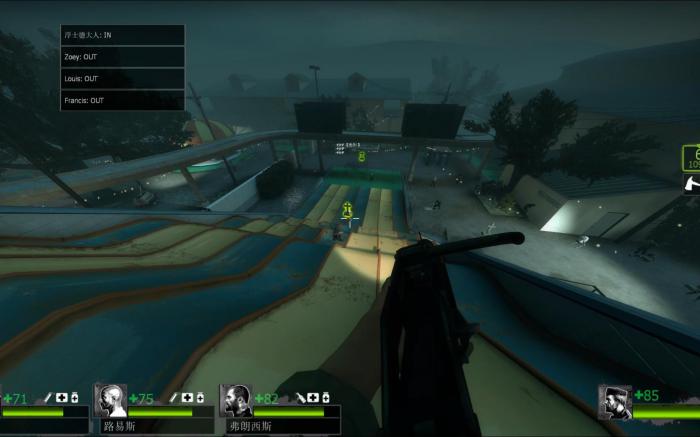700x437 pixels.
Task: Select the axe melee weapon slot
Action: pos(691,183)
